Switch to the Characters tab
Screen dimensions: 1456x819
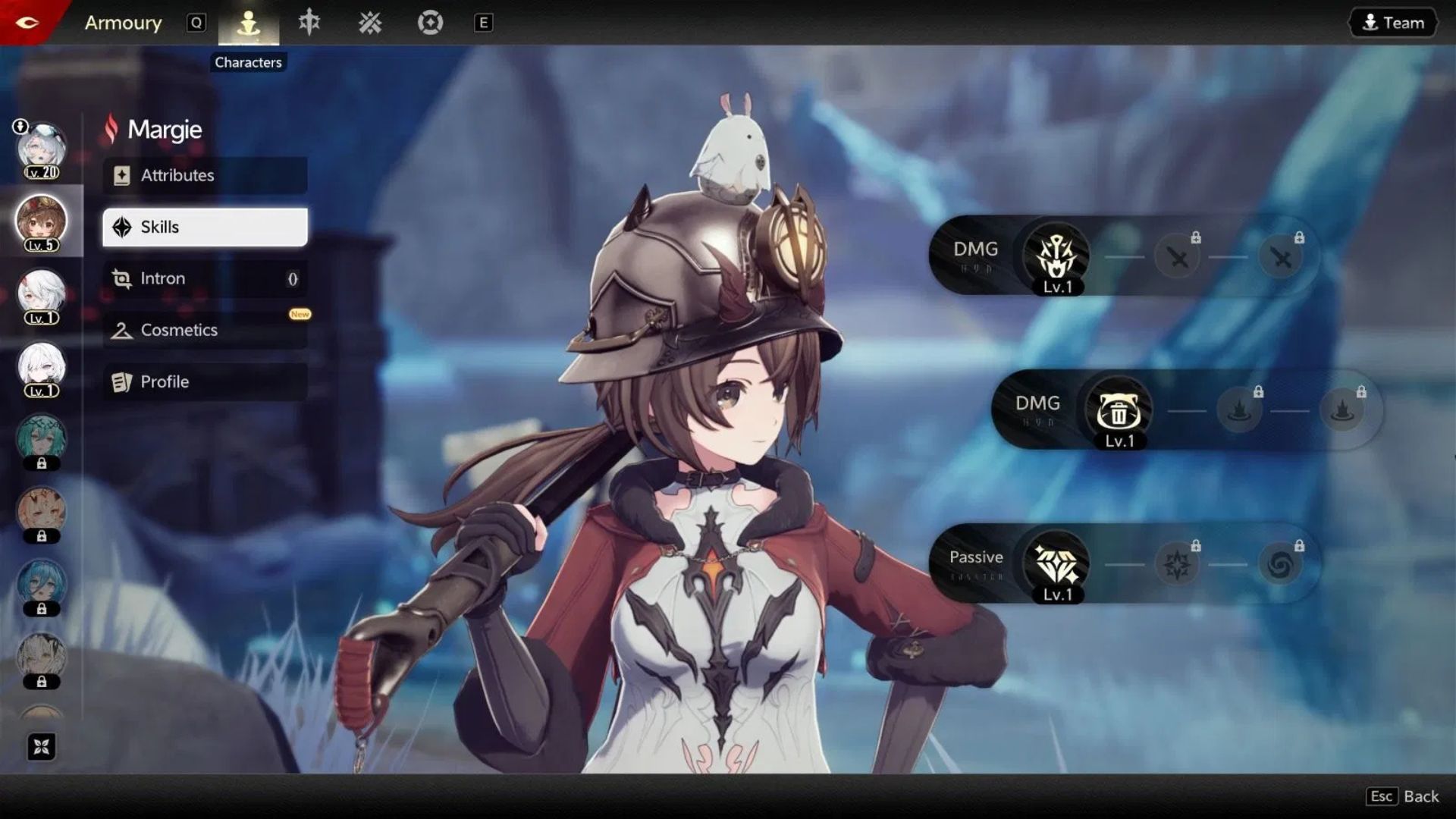click(x=249, y=24)
